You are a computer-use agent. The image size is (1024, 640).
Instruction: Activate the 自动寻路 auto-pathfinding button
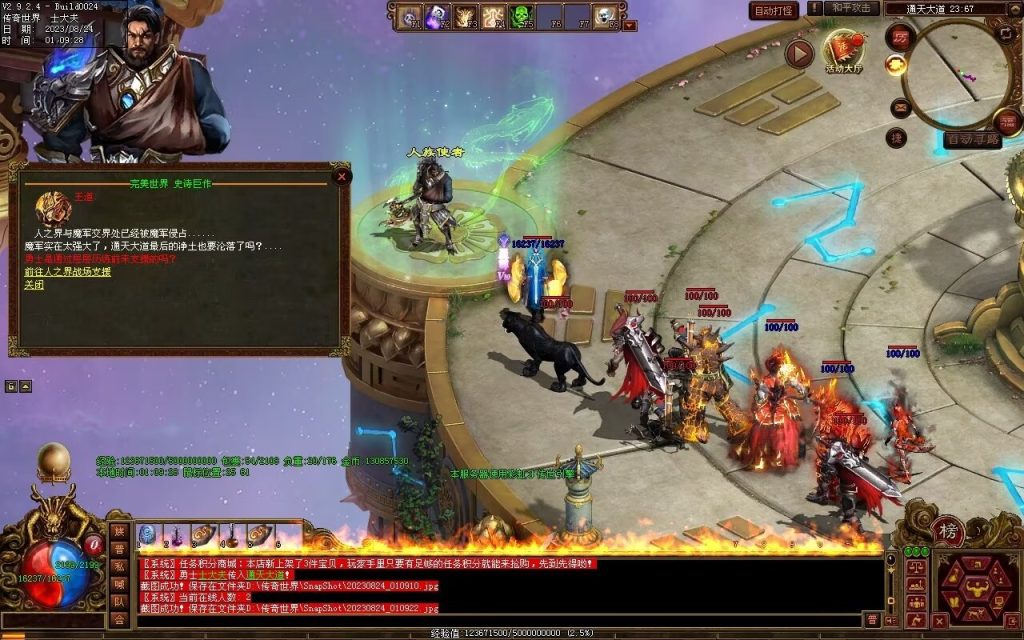click(973, 140)
